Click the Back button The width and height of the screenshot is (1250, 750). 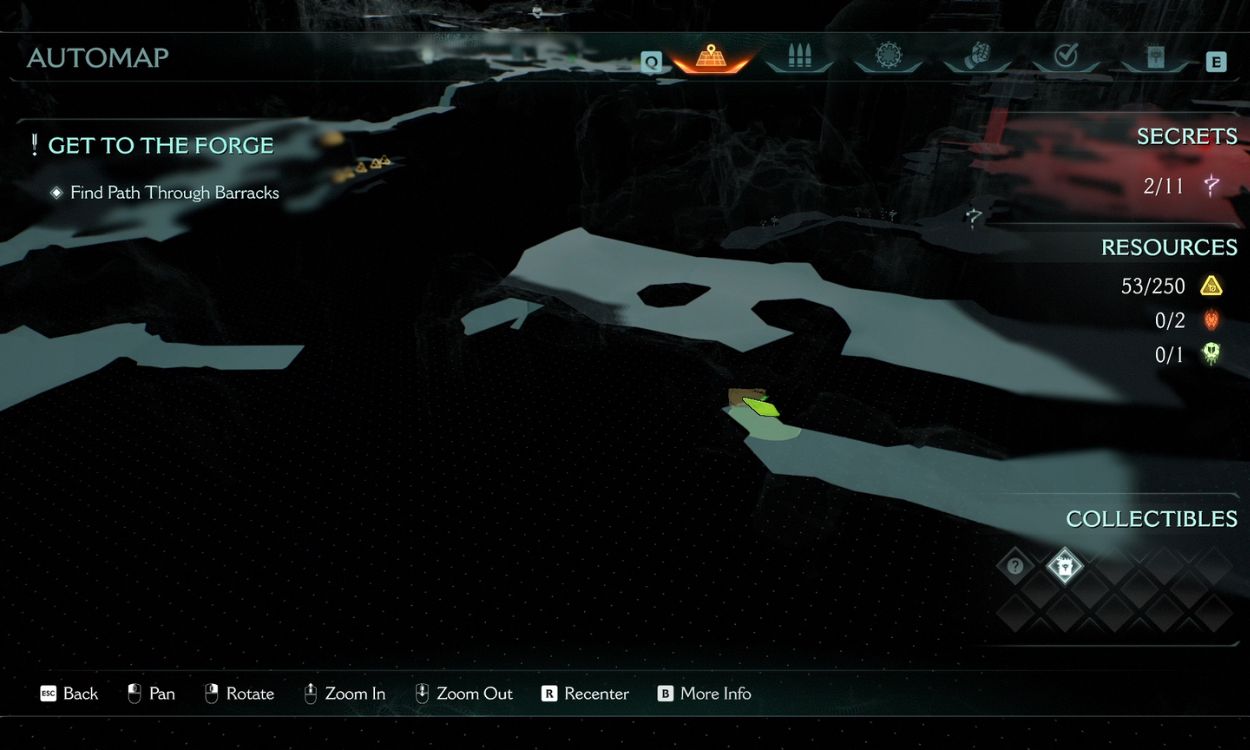pyautogui.click(x=69, y=693)
